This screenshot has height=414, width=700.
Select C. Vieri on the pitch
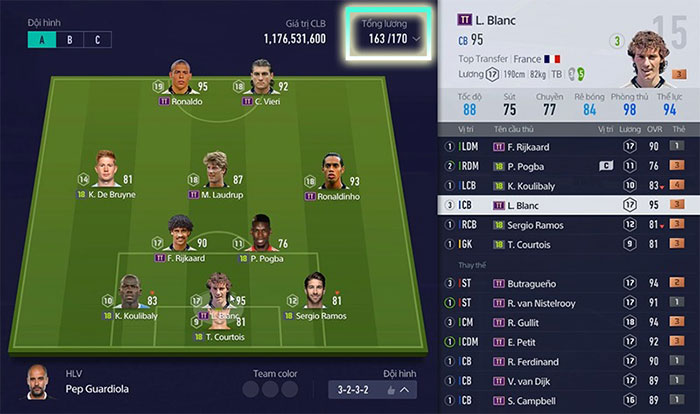265,82
